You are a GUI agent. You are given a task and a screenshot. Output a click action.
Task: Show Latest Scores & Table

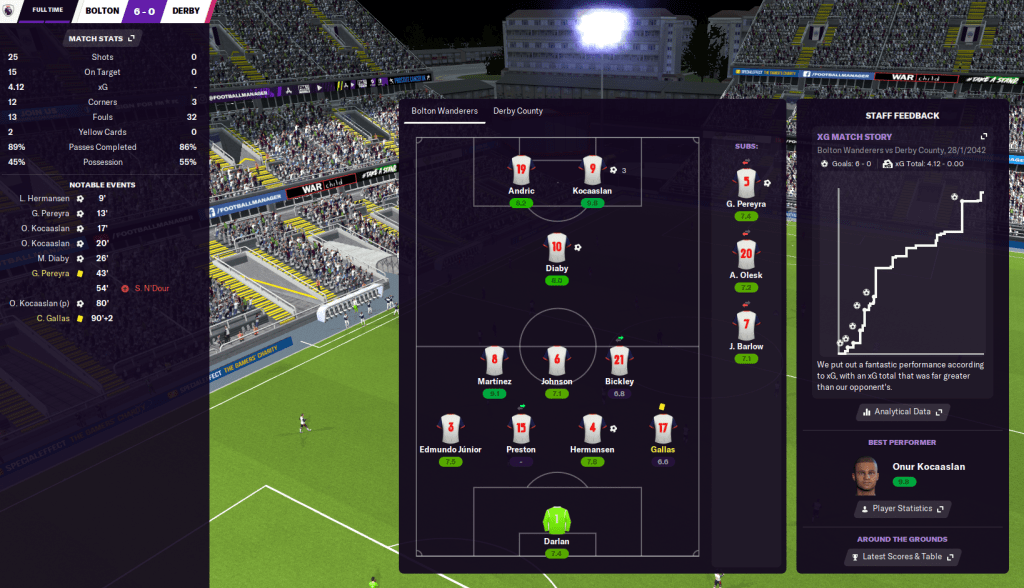pyautogui.click(x=902, y=557)
